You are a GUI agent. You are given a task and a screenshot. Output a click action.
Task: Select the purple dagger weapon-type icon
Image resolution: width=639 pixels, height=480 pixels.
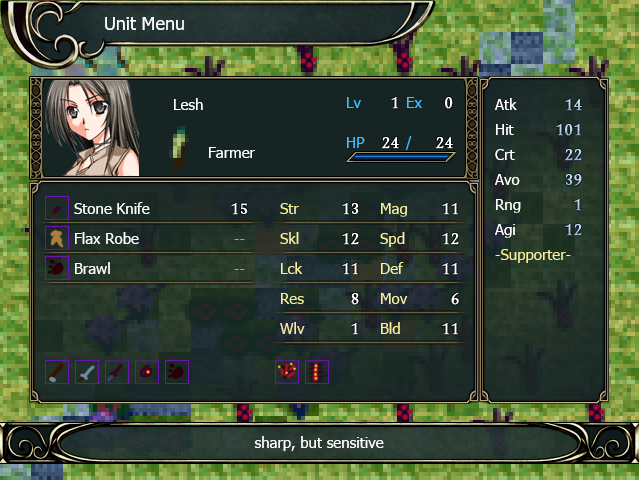click(x=118, y=372)
